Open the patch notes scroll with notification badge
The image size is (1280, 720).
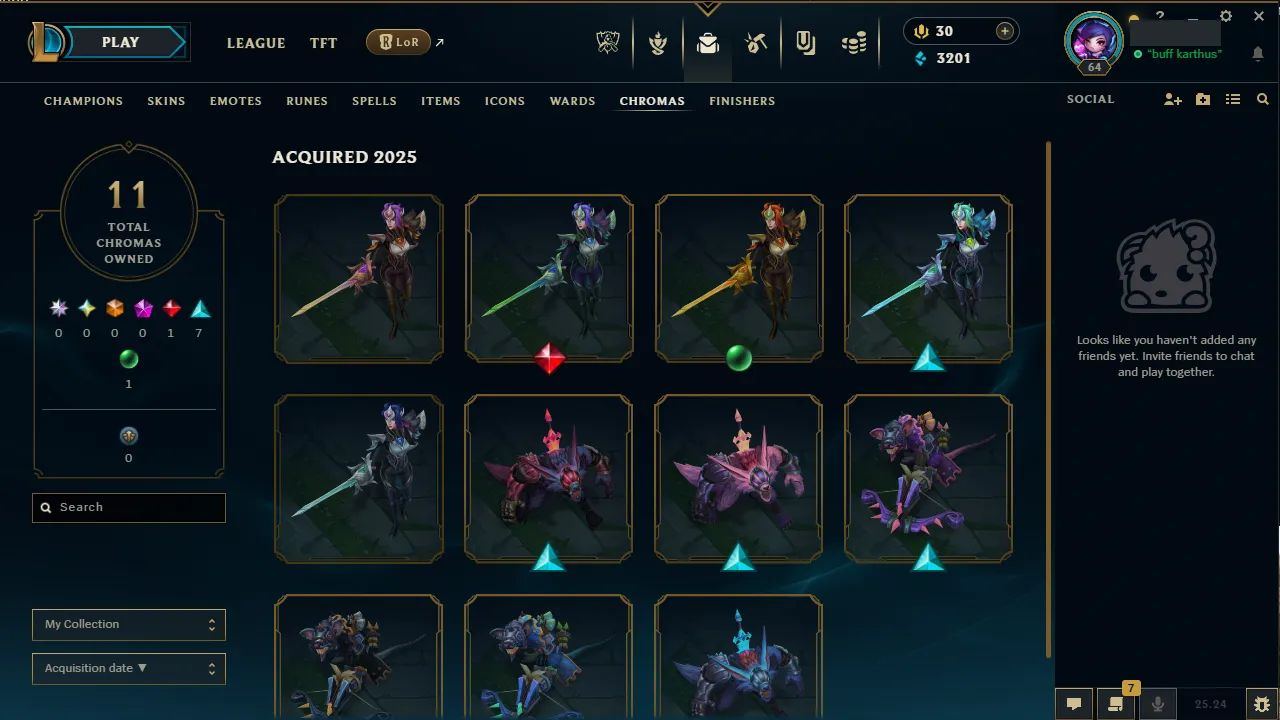point(1115,703)
